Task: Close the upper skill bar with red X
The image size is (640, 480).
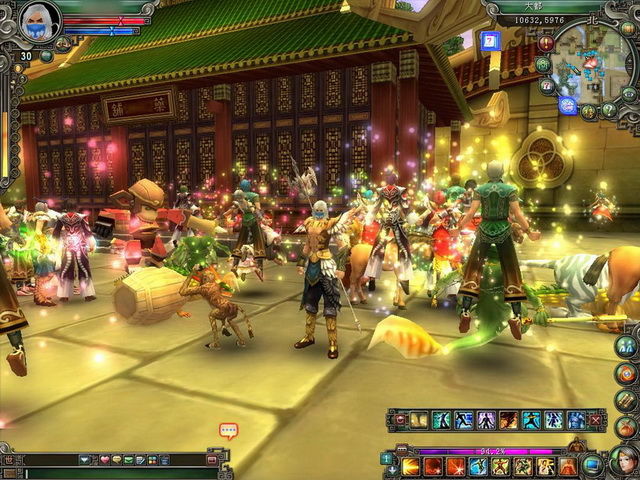Action: click(x=597, y=420)
